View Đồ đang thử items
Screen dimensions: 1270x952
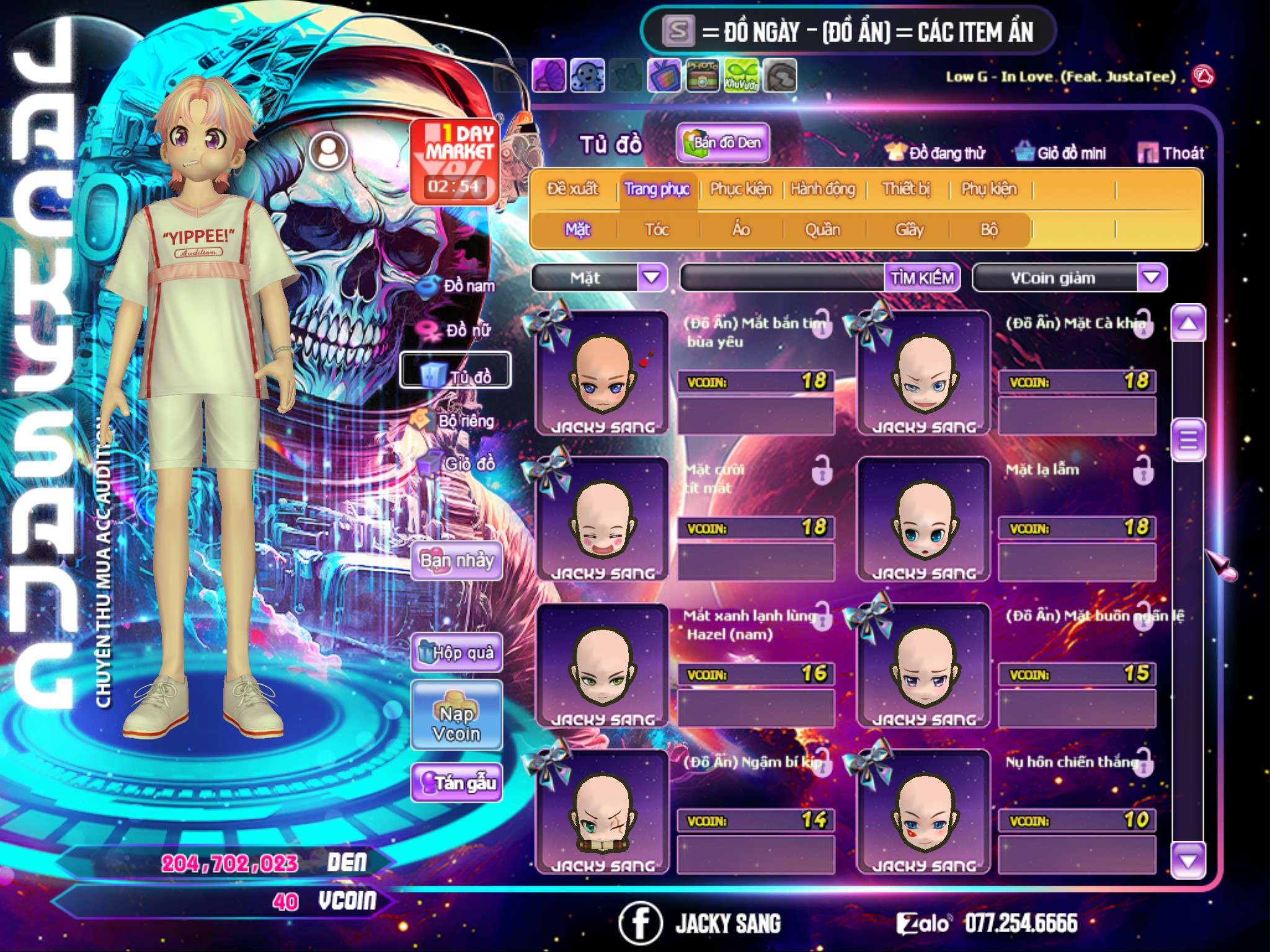(x=936, y=153)
